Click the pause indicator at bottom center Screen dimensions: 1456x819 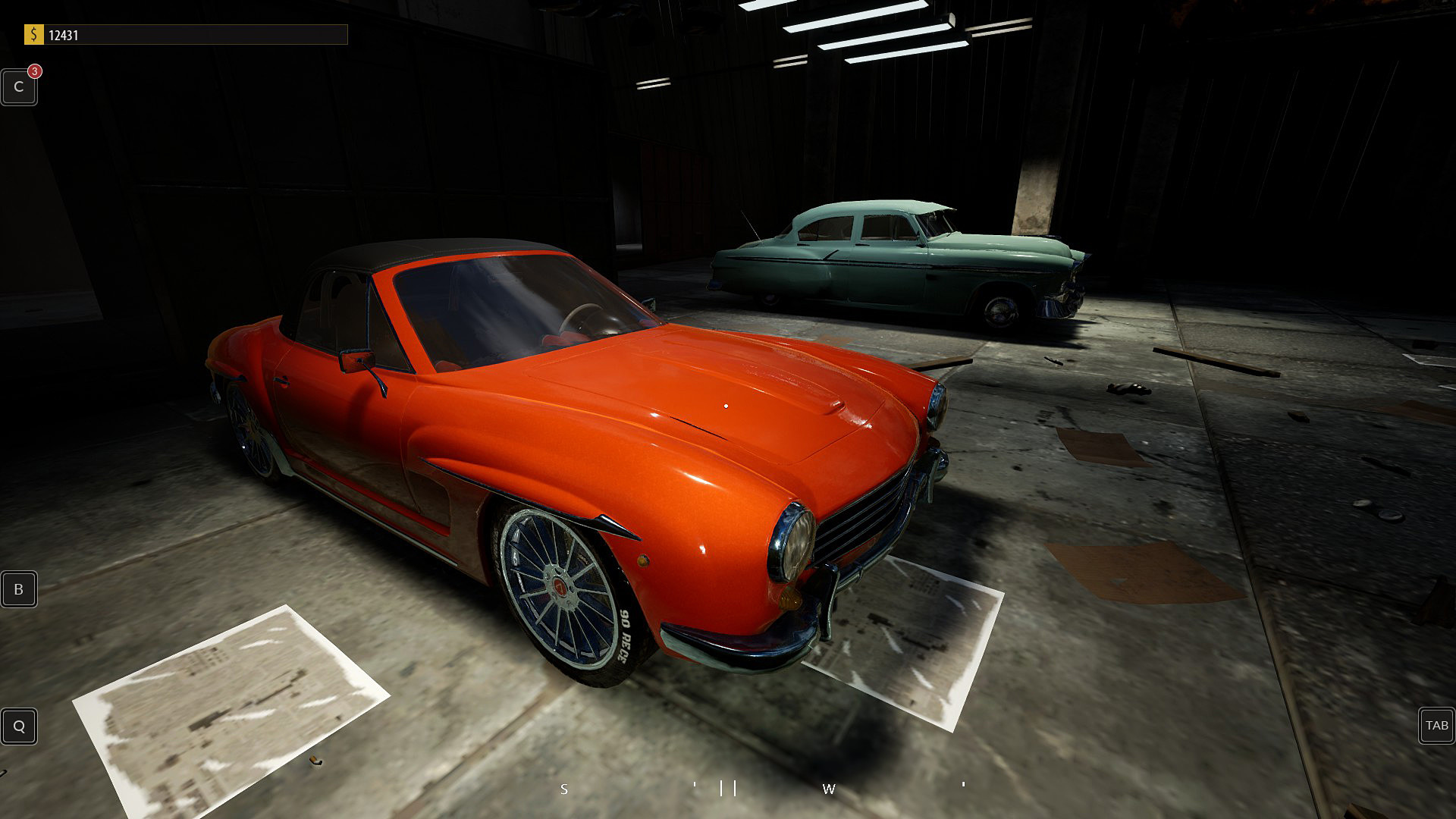727,787
